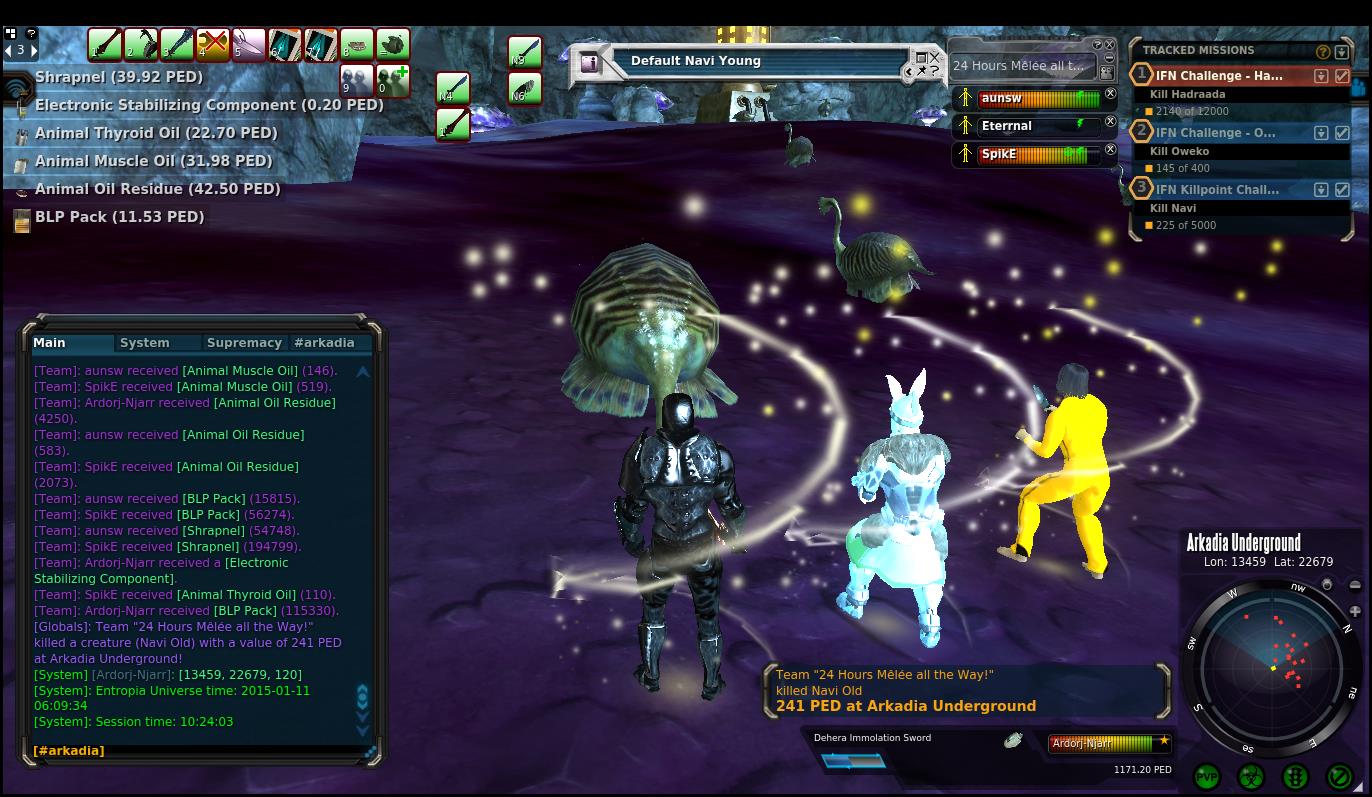Toggle tracking checkbox for Kill Hadraada mission
Viewport: 1372px width, 797px height.
[x=1342, y=76]
